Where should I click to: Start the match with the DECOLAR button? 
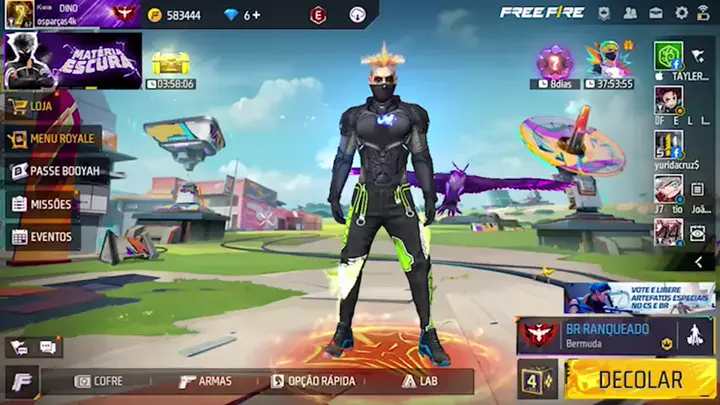640,380
